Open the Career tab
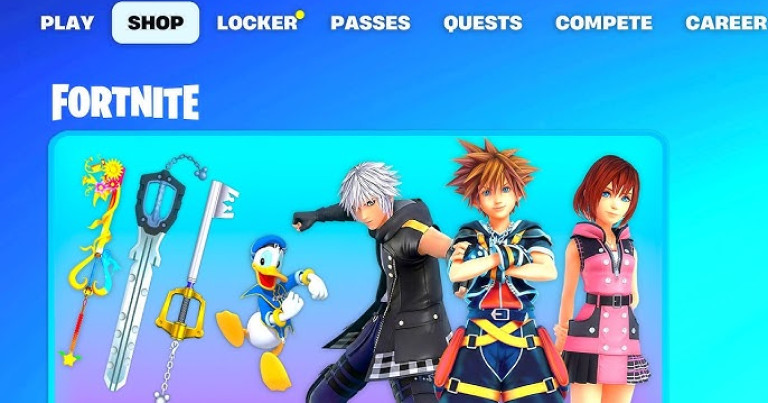Image resolution: width=768 pixels, height=403 pixels. pos(725,23)
